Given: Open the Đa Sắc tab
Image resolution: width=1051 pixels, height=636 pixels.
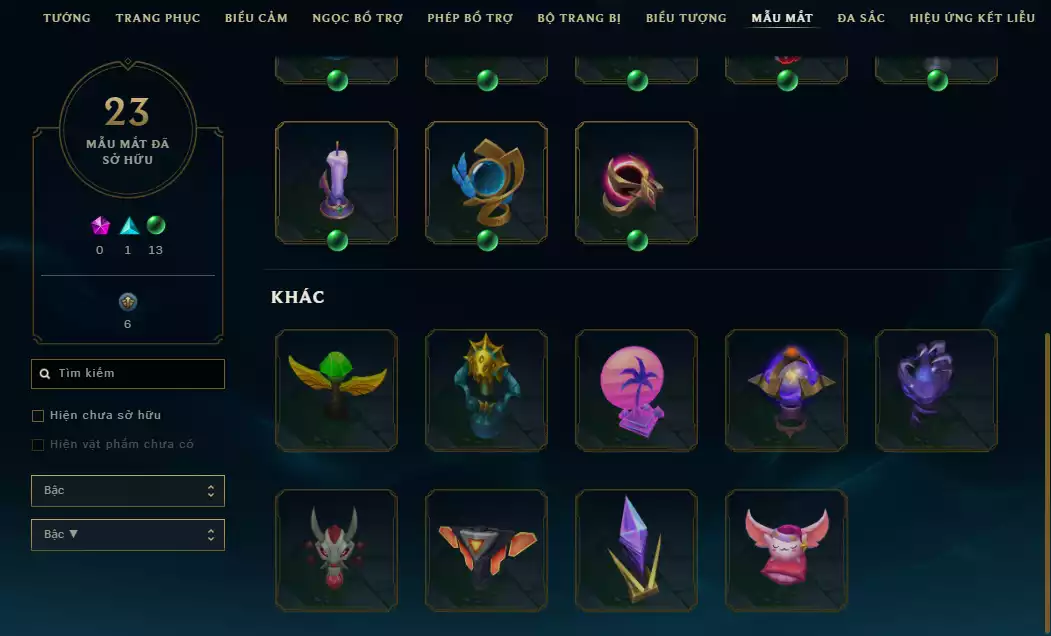Looking at the screenshot, I should coord(861,18).
